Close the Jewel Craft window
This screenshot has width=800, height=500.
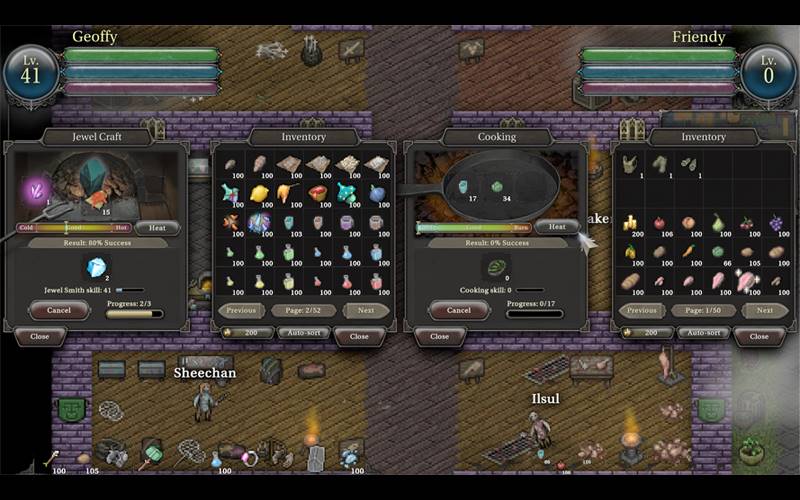39,336
